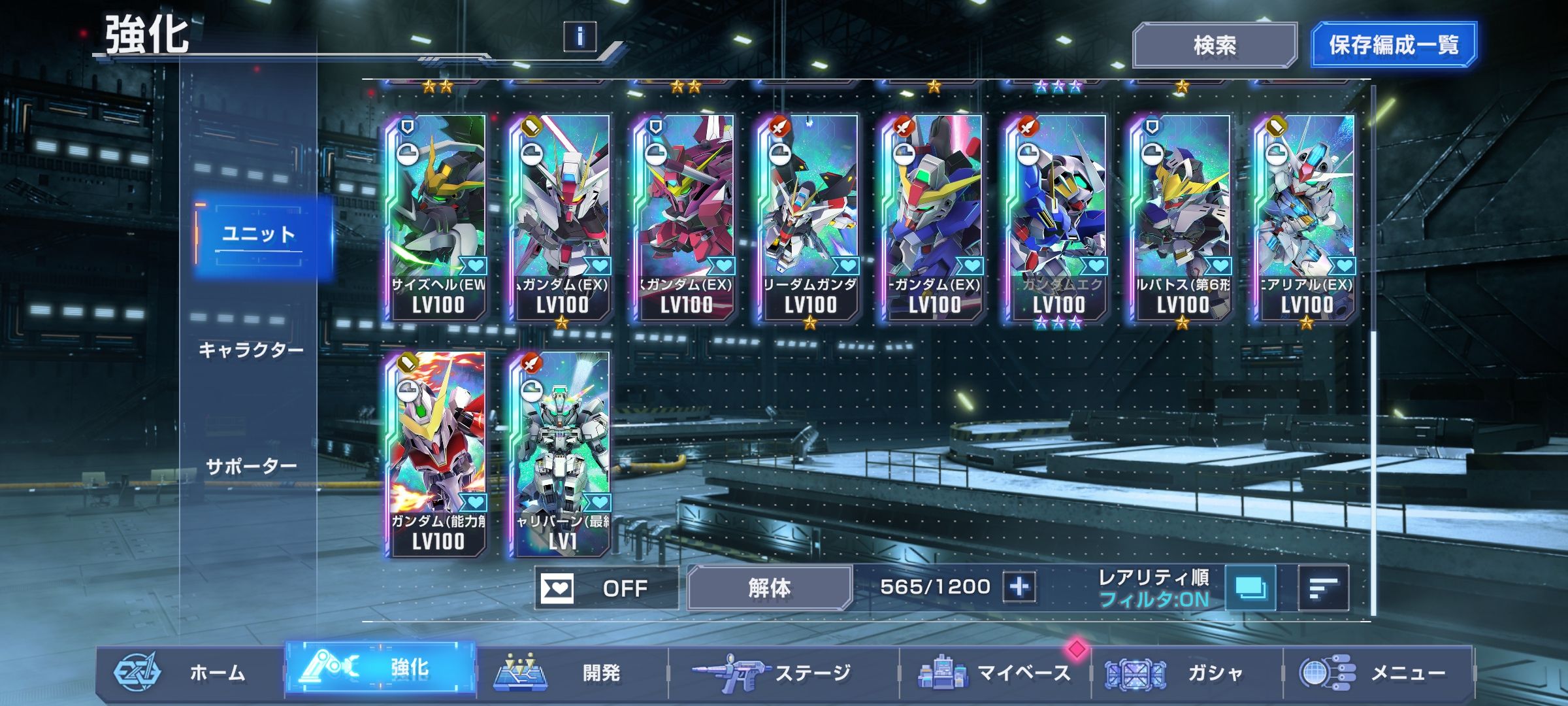Expand unit capacity with the plus button
The image size is (1568, 706).
[x=1019, y=587]
